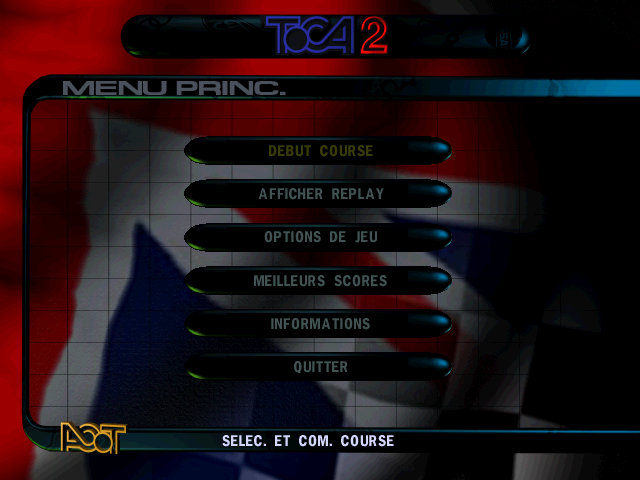Show the MEILLEURS SCORES screen

click(x=320, y=281)
